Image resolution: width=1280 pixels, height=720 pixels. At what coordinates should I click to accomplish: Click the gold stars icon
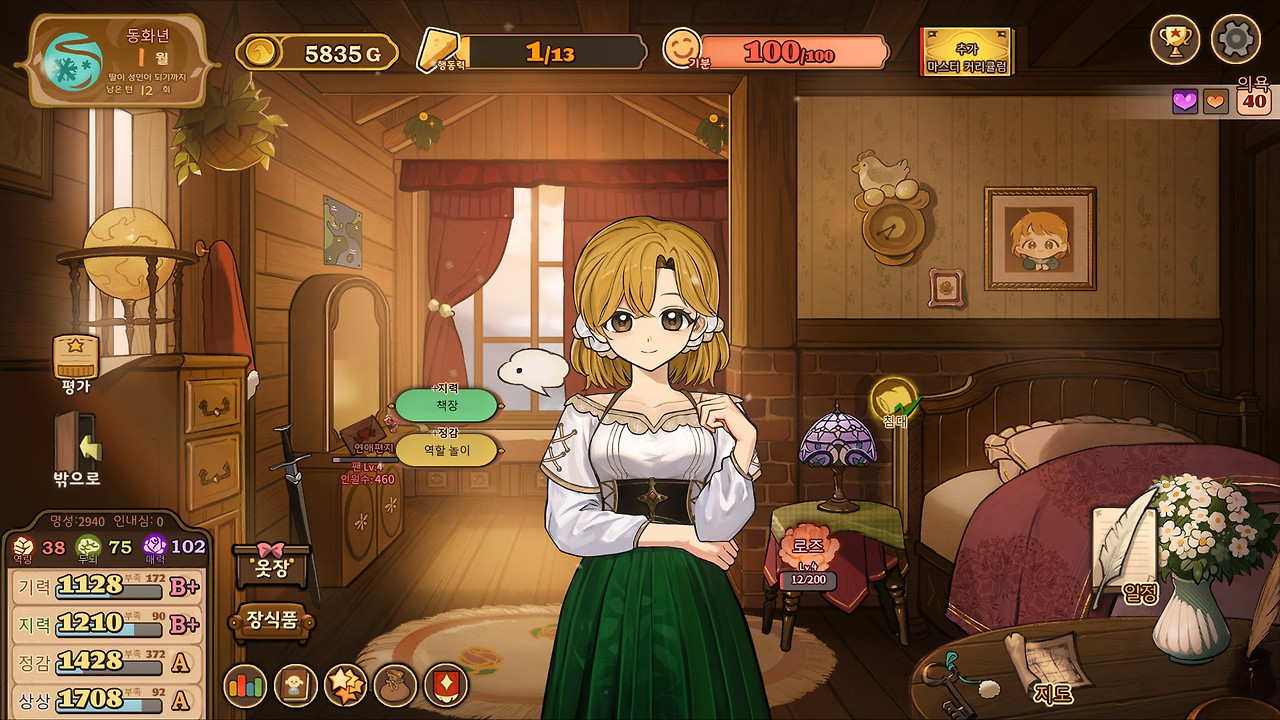tap(346, 686)
